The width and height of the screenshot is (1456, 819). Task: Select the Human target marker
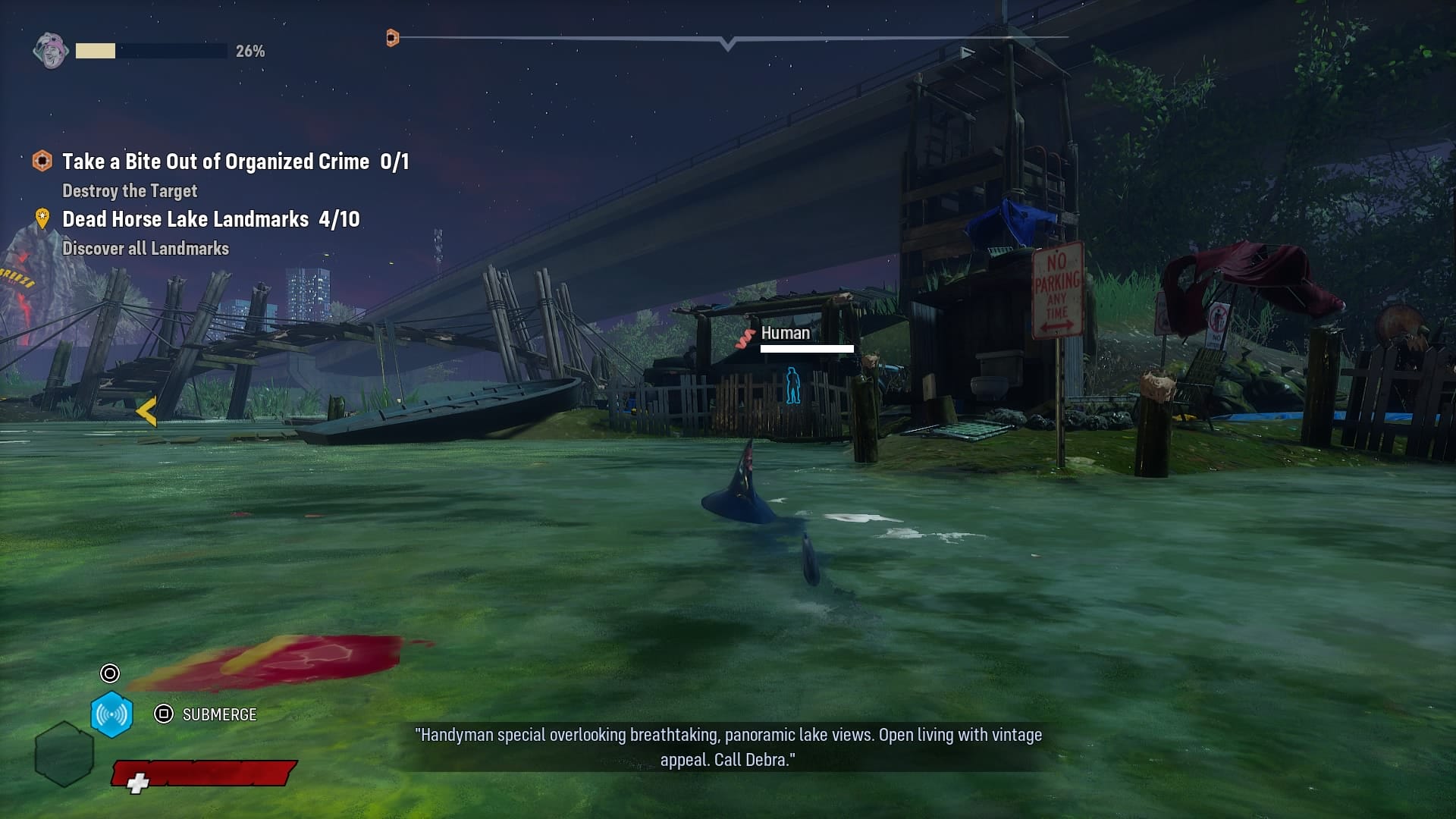[792, 385]
